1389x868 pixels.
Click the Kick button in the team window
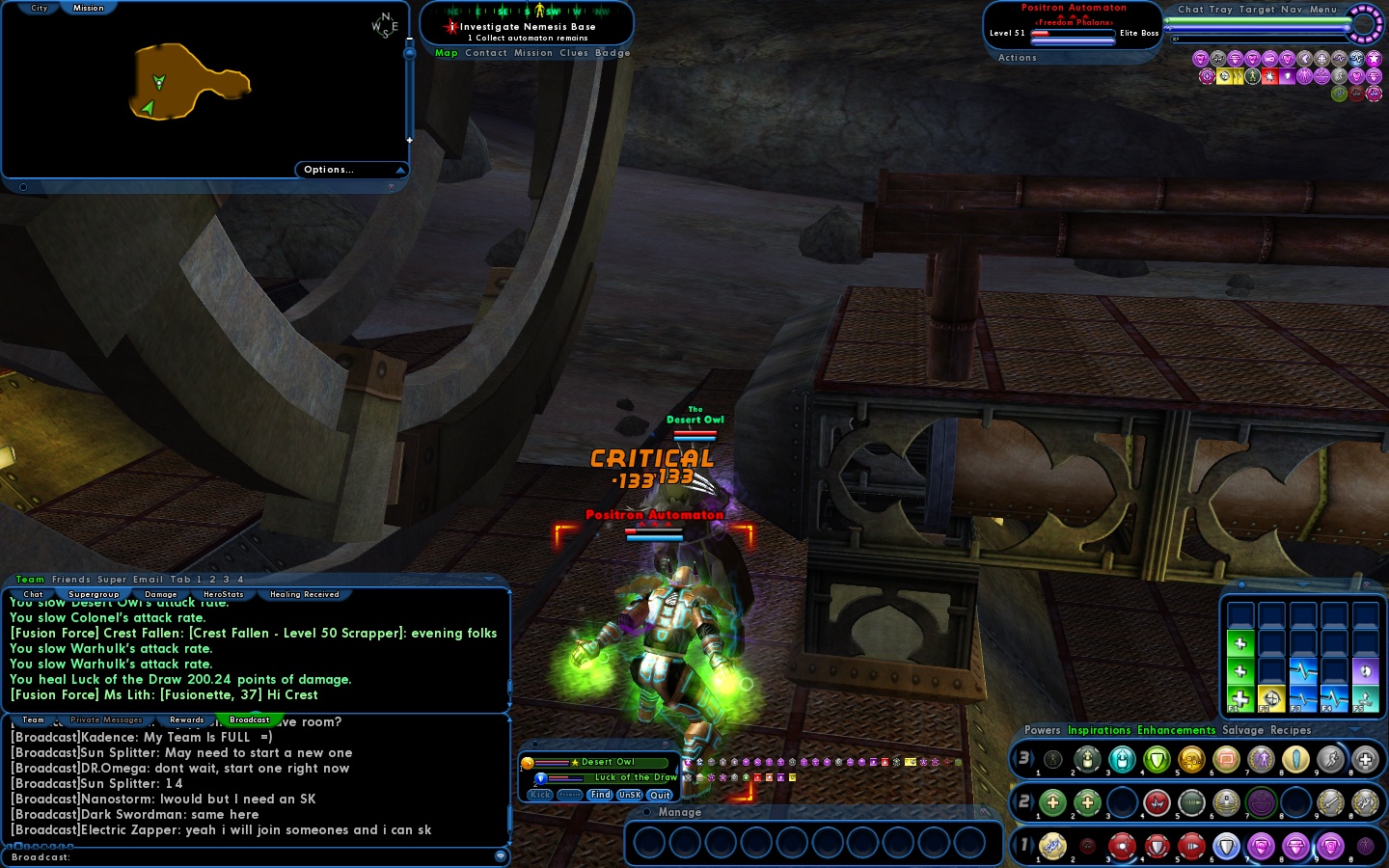(538, 795)
